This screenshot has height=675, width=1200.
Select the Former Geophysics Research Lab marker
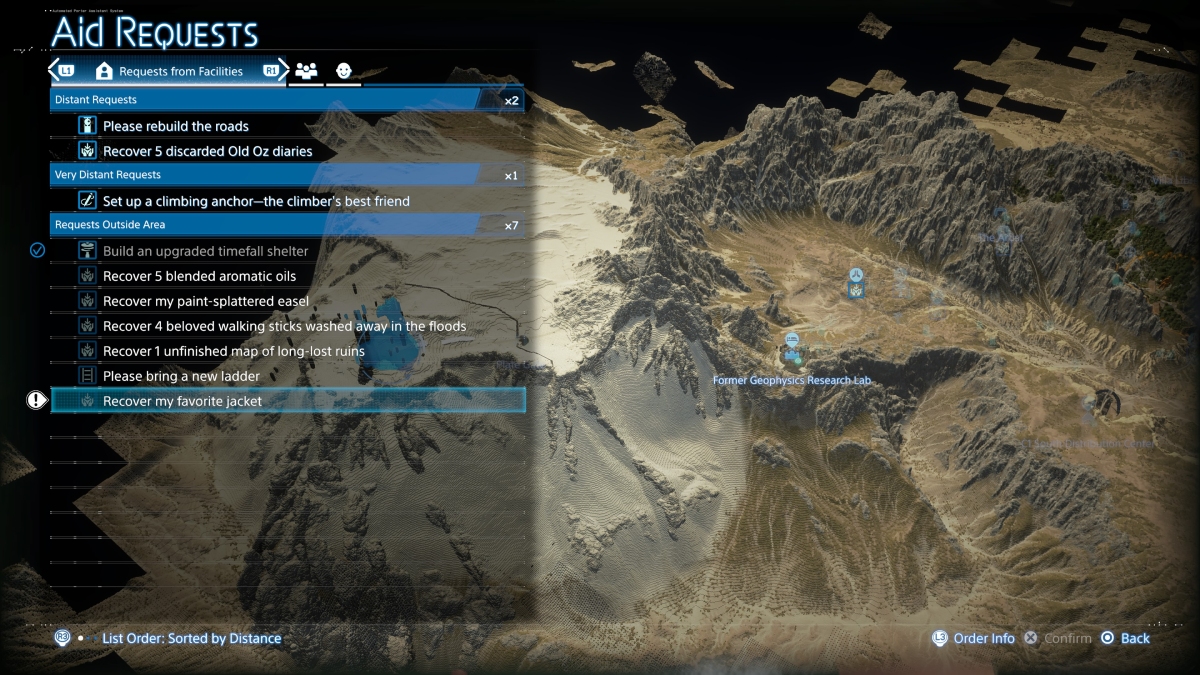click(792, 348)
